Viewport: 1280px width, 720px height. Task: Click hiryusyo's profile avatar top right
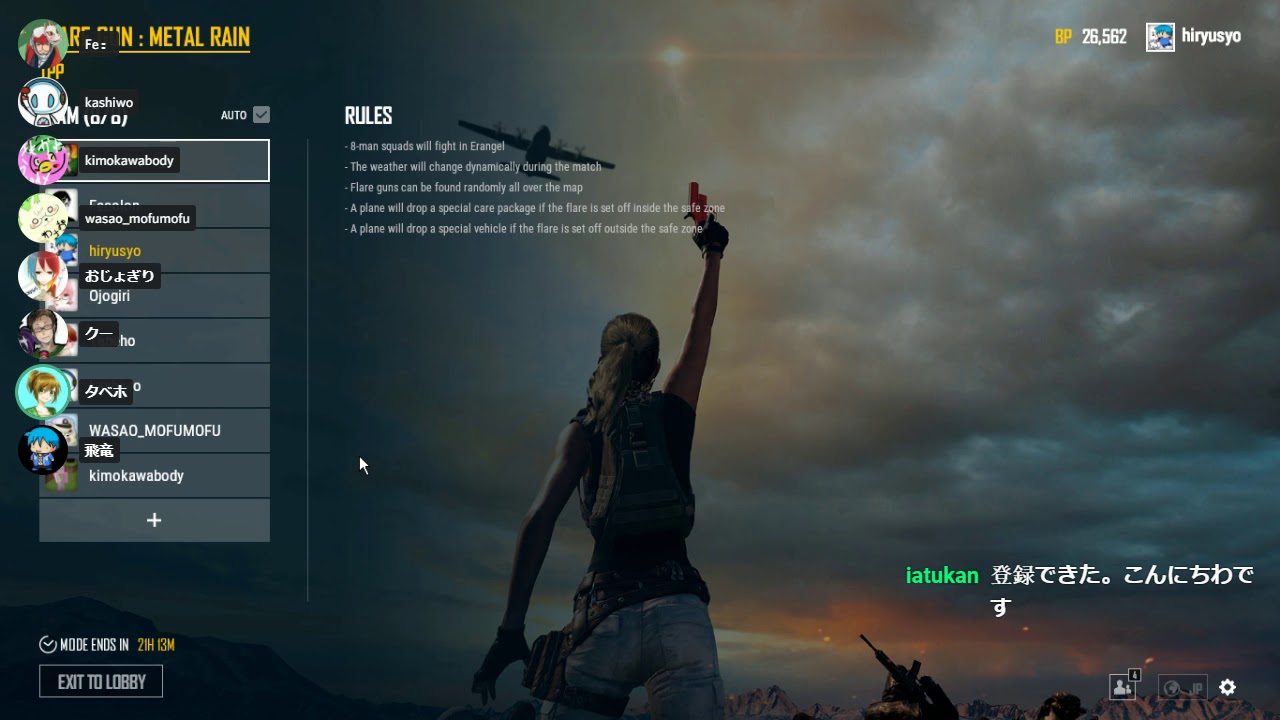(x=1161, y=36)
